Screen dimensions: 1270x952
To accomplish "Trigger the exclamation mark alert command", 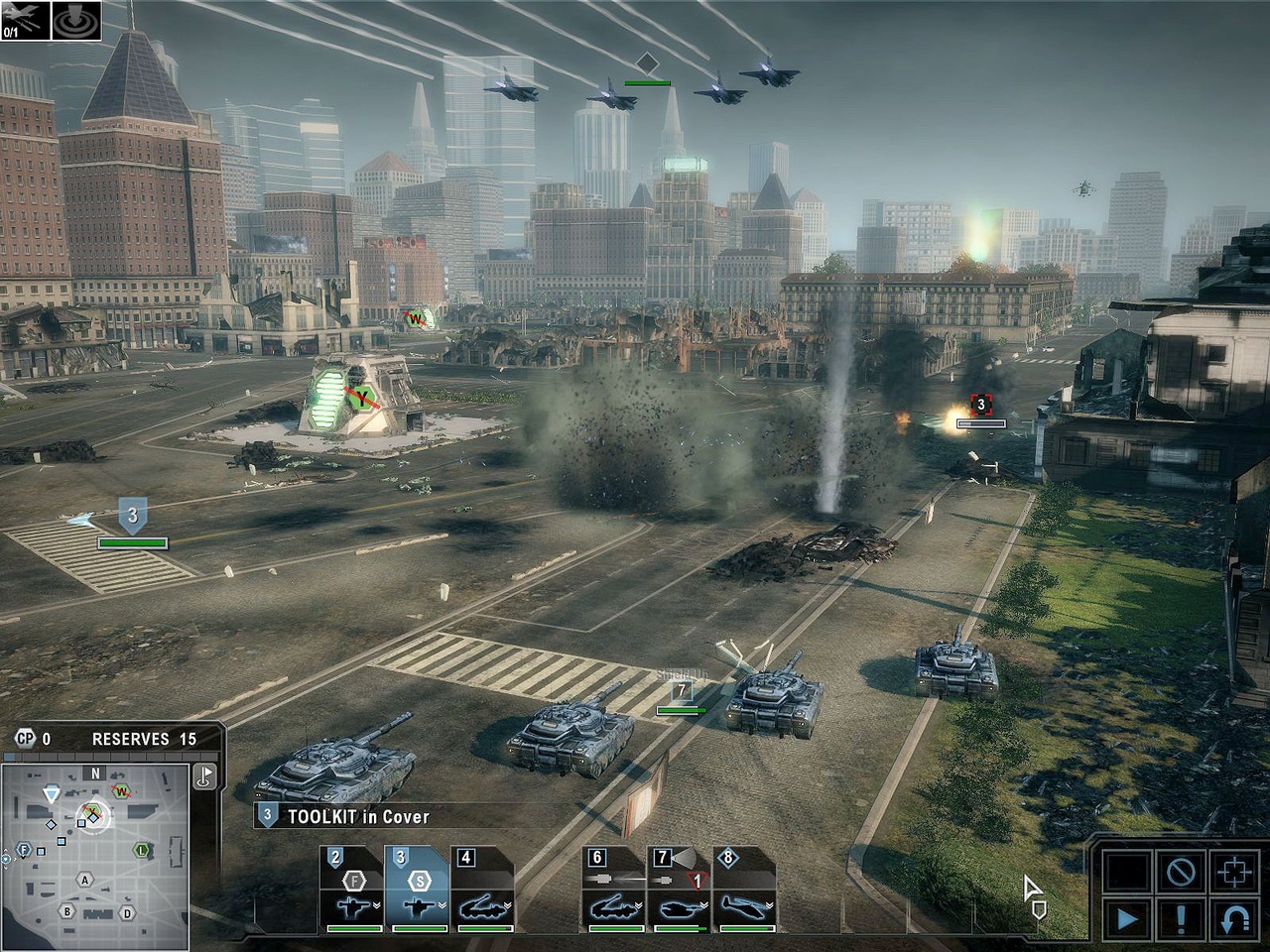I will coord(1180,919).
